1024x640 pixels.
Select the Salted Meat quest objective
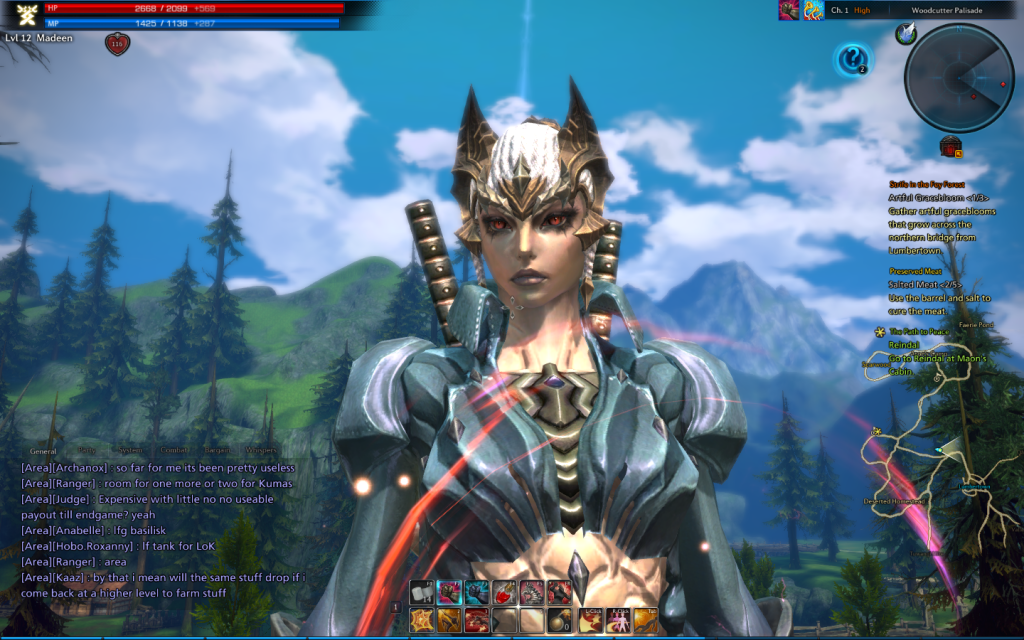click(x=924, y=285)
